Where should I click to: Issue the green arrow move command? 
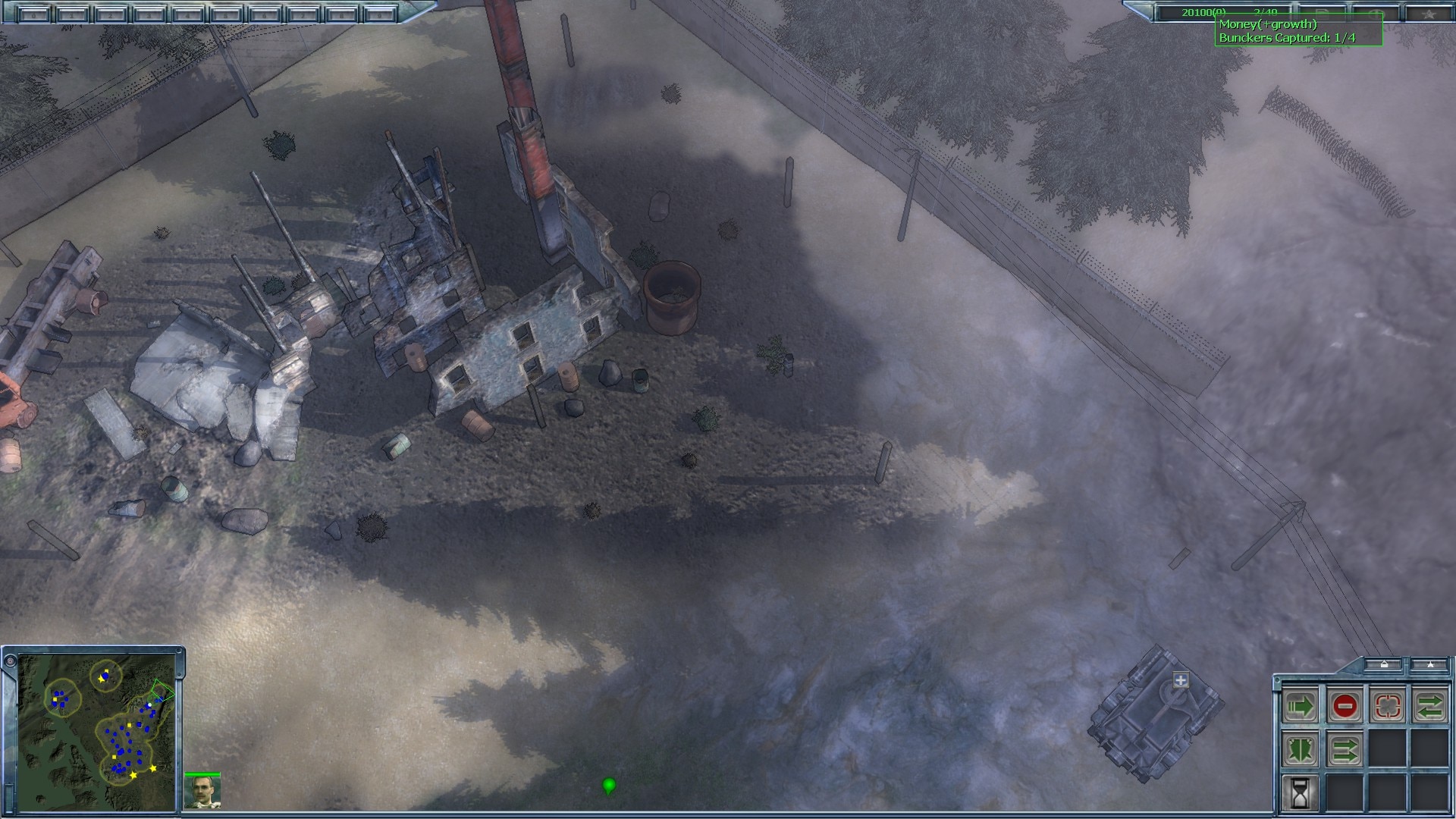coord(1300,707)
